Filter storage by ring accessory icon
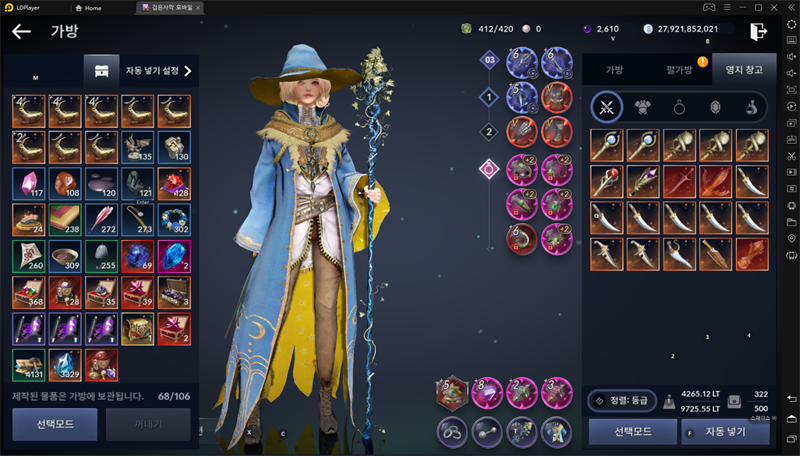Image resolution: width=800 pixels, height=456 pixels. click(x=675, y=107)
